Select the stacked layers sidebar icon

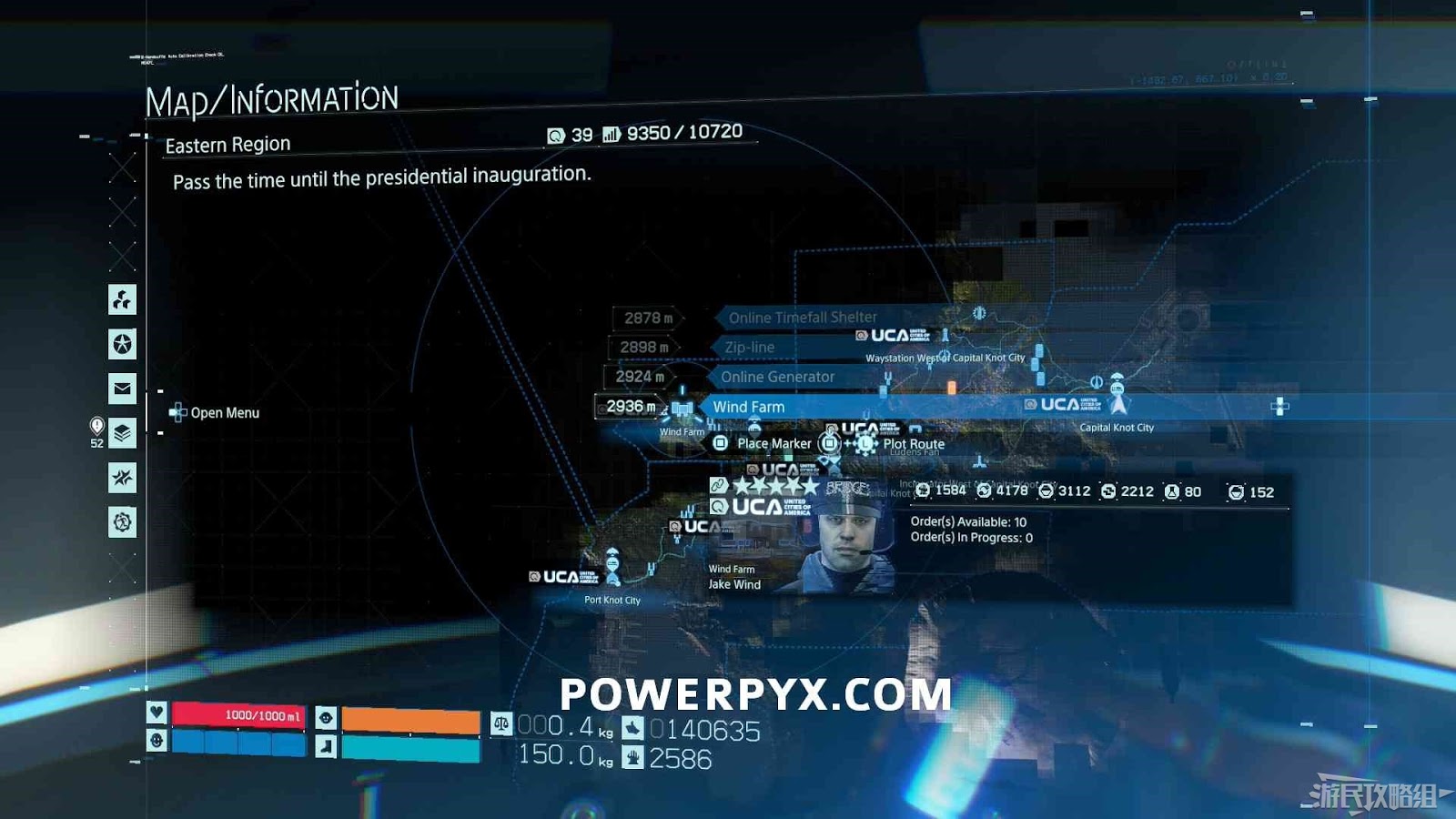[122, 433]
